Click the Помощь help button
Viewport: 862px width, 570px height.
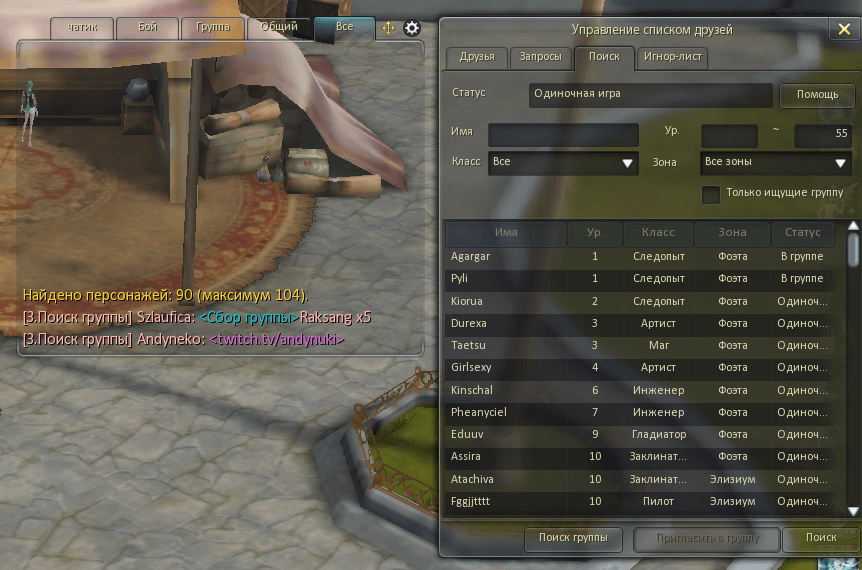[x=817, y=95]
